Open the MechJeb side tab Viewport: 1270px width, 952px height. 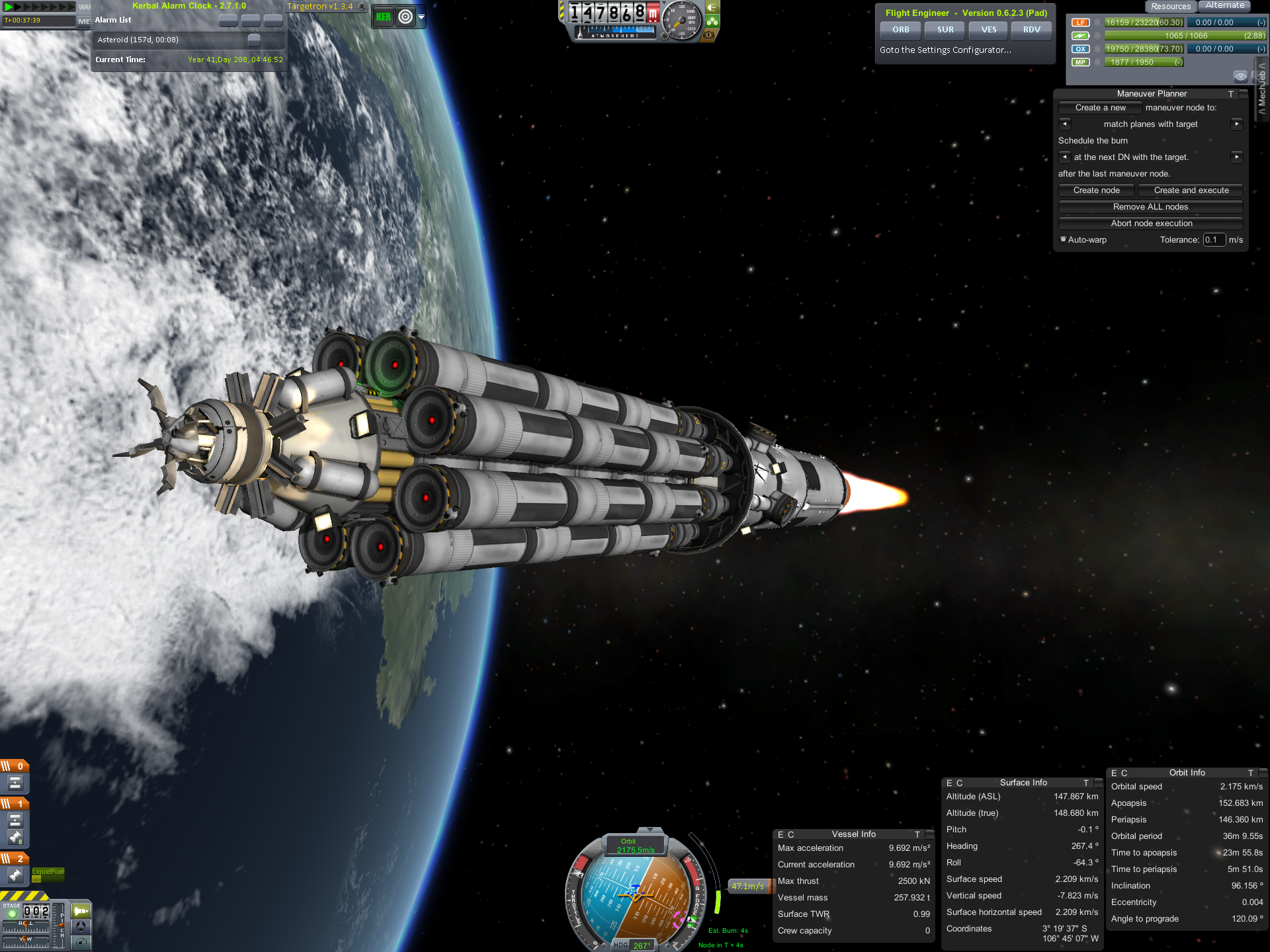(1261, 88)
